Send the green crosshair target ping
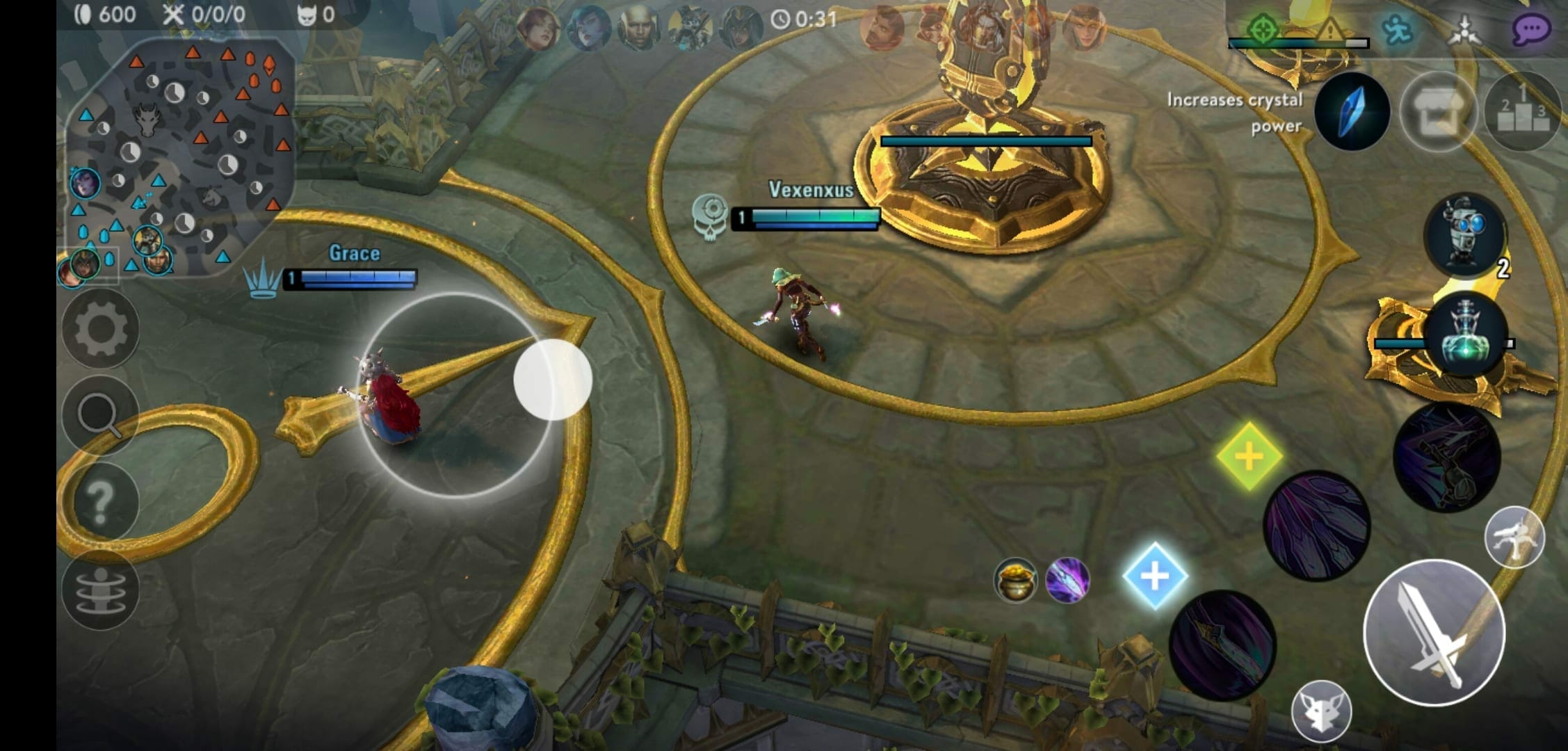Image resolution: width=1568 pixels, height=751 pixels. pos(1261,30)
